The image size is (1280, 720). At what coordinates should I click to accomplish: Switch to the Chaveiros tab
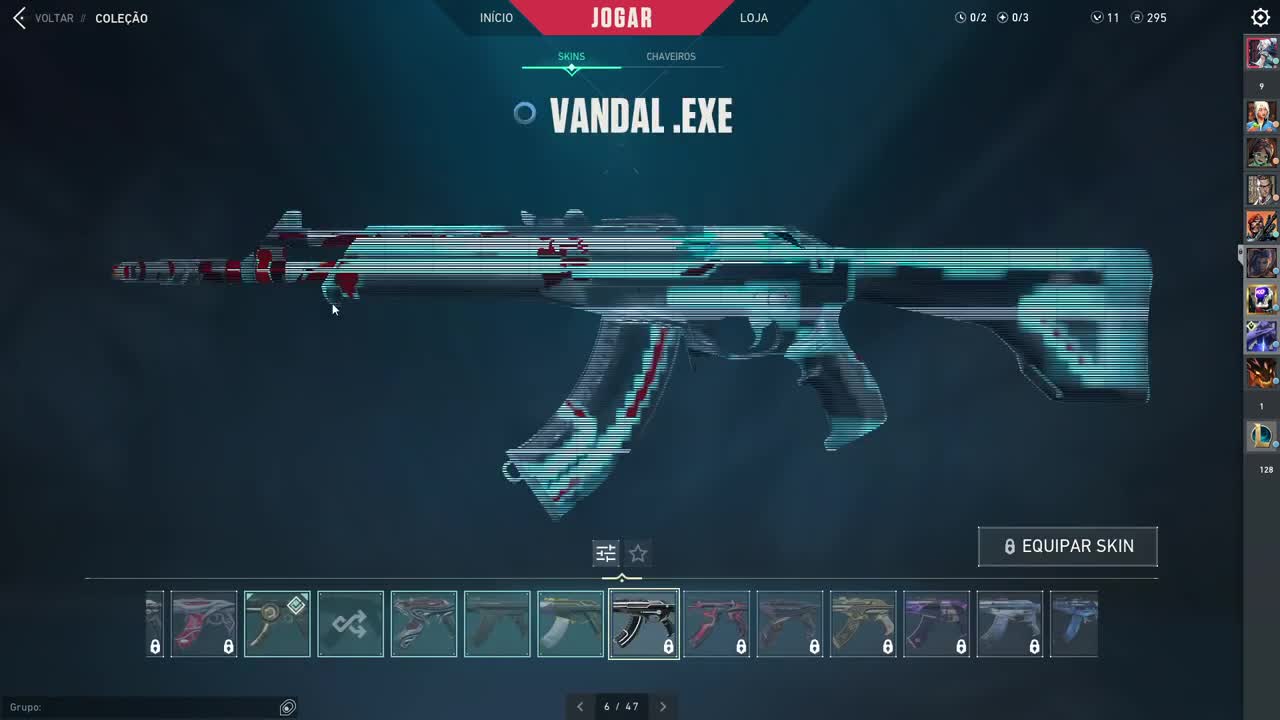click(671, 57)
